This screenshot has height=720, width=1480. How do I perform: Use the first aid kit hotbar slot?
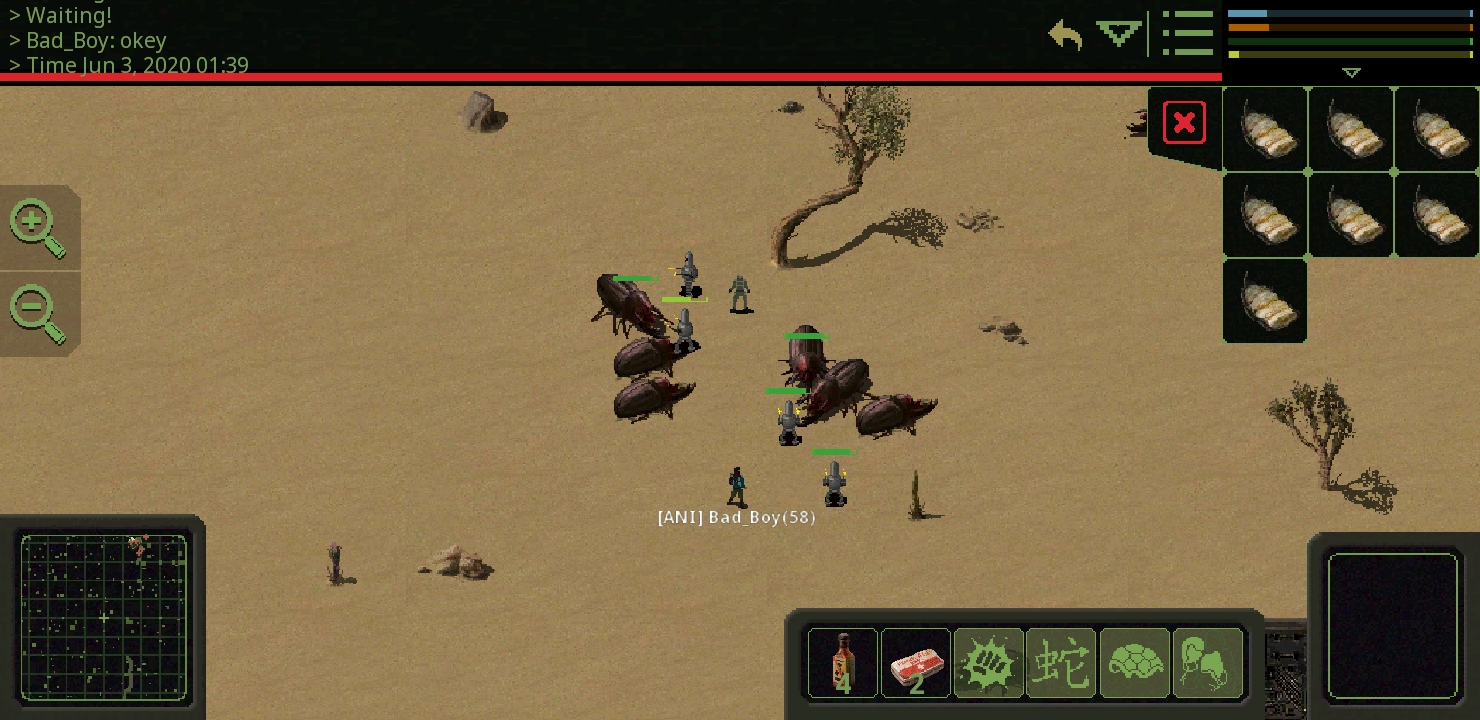[915, 662]
